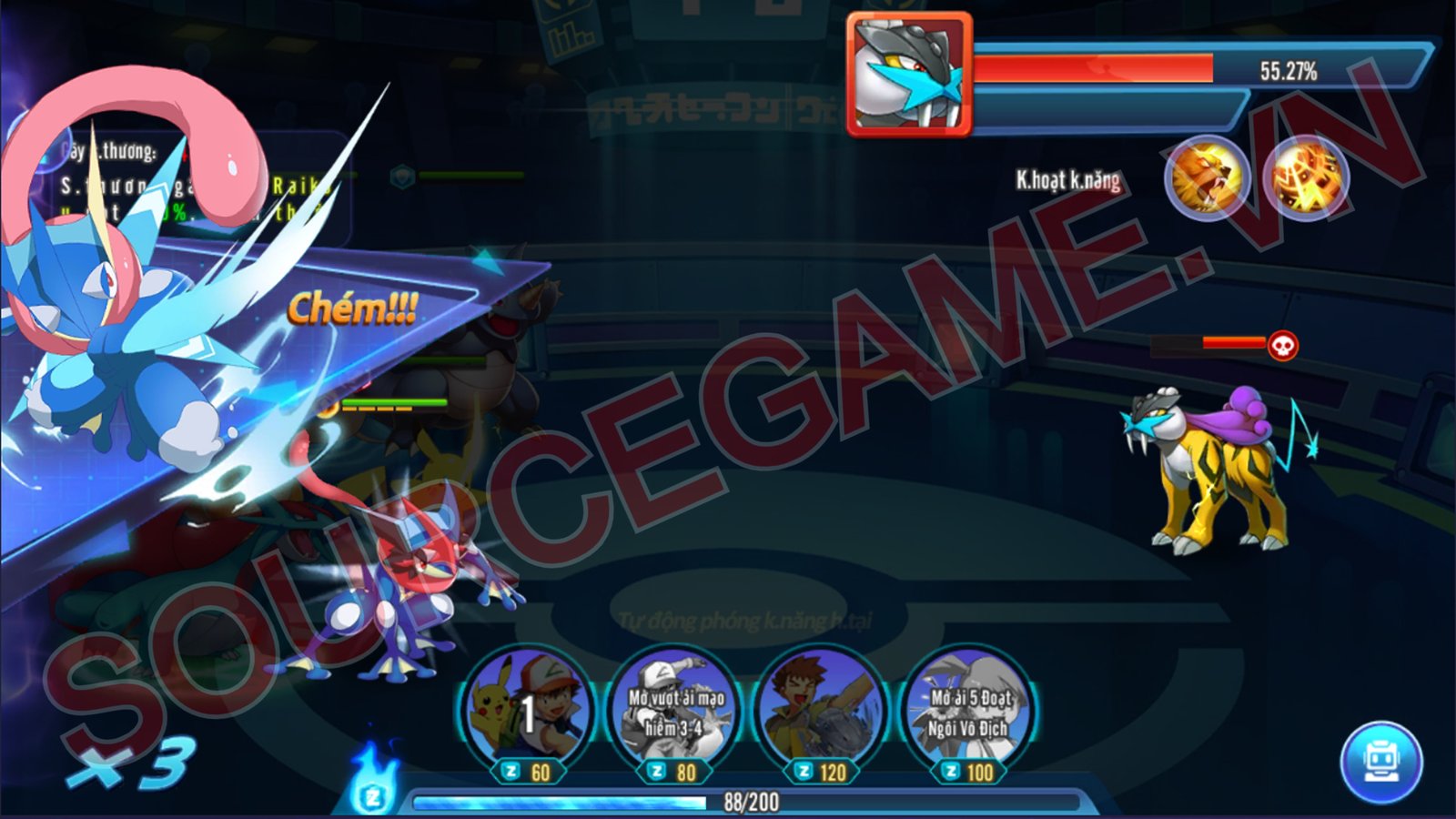Activate Ash and Pikachu trainer skill
The image size is (1456, 819).
(x=526, y=712)
